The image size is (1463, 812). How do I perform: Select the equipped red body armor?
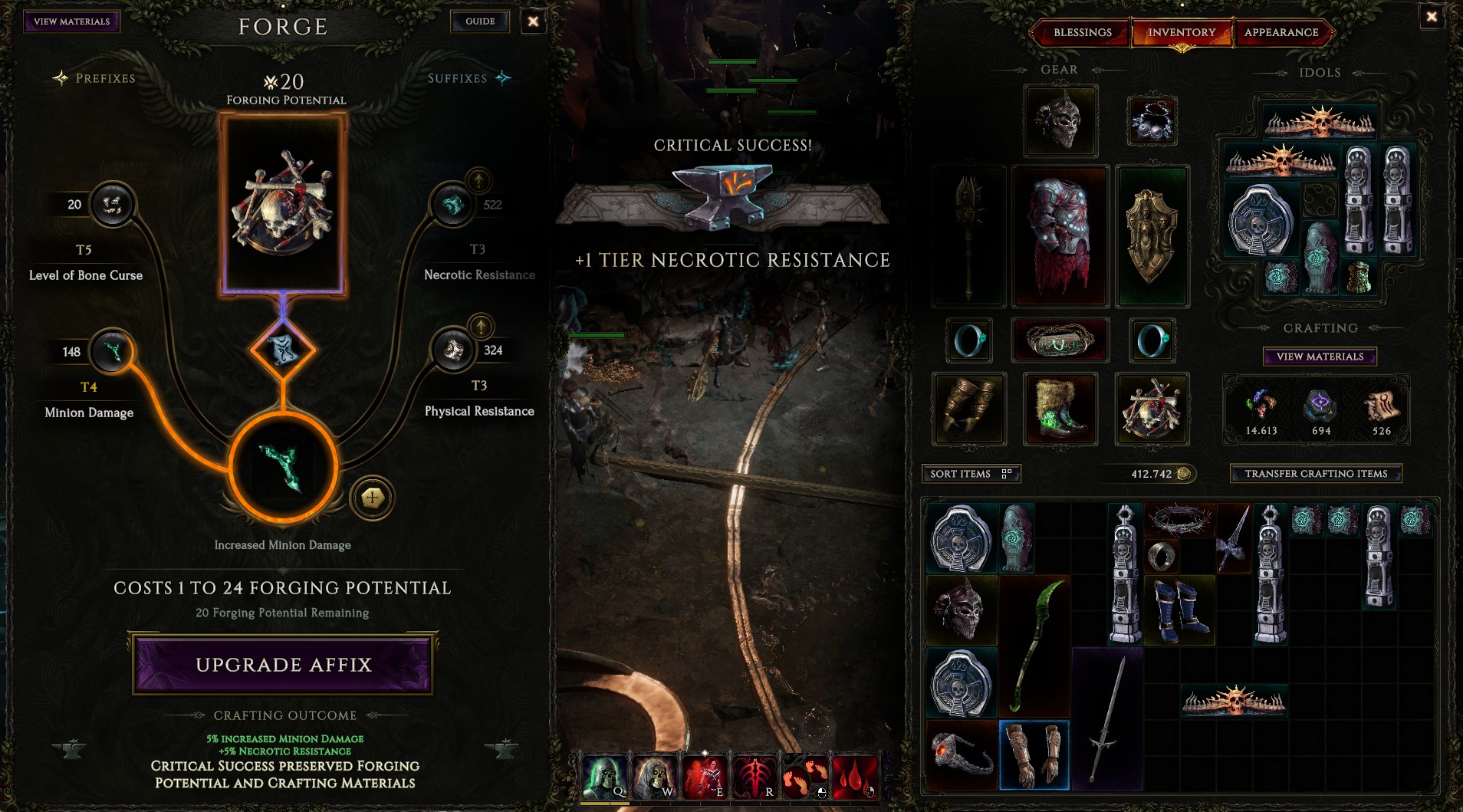(x=1060, y=236)
